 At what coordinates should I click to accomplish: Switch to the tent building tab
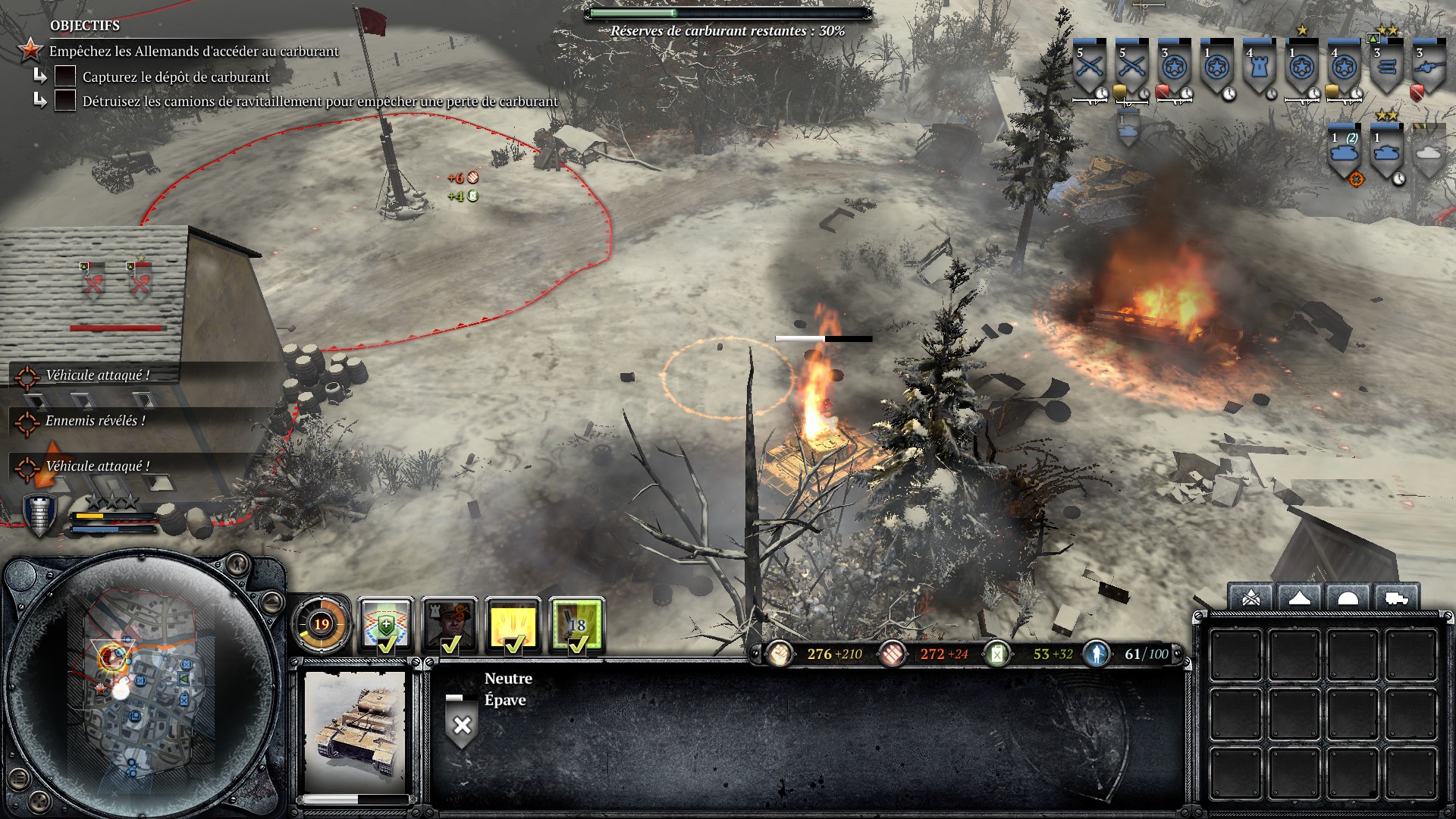(1299, 598)
